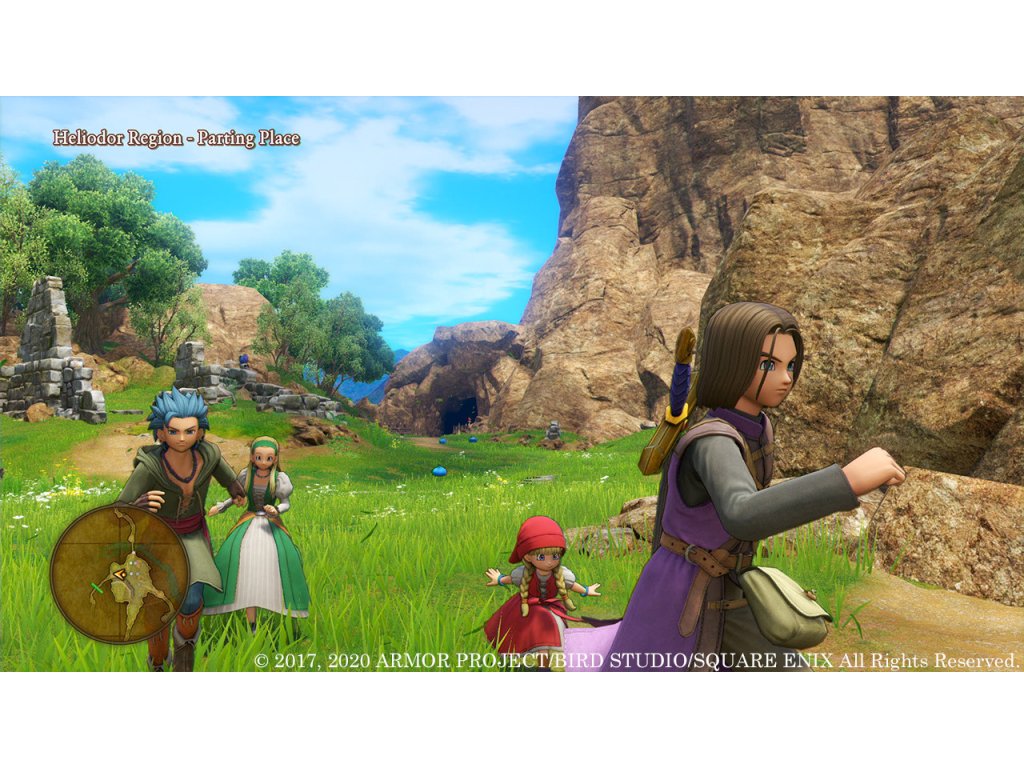Open the circular minimap
Screen dimensions: 1024x768
pos(120,572)
